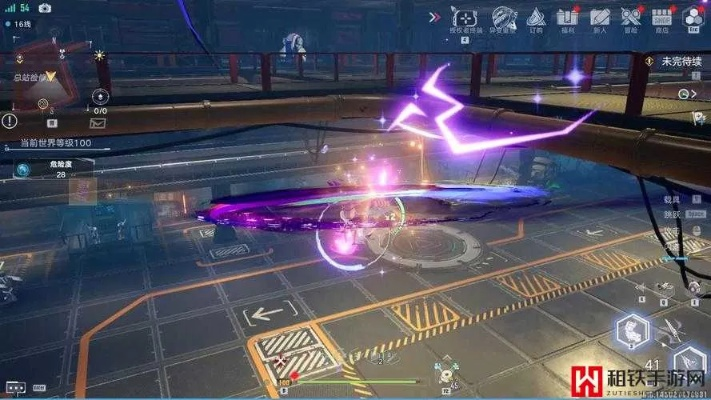Open the 订购 subscription icon
711x400 pixels.
tap(536, 17)
